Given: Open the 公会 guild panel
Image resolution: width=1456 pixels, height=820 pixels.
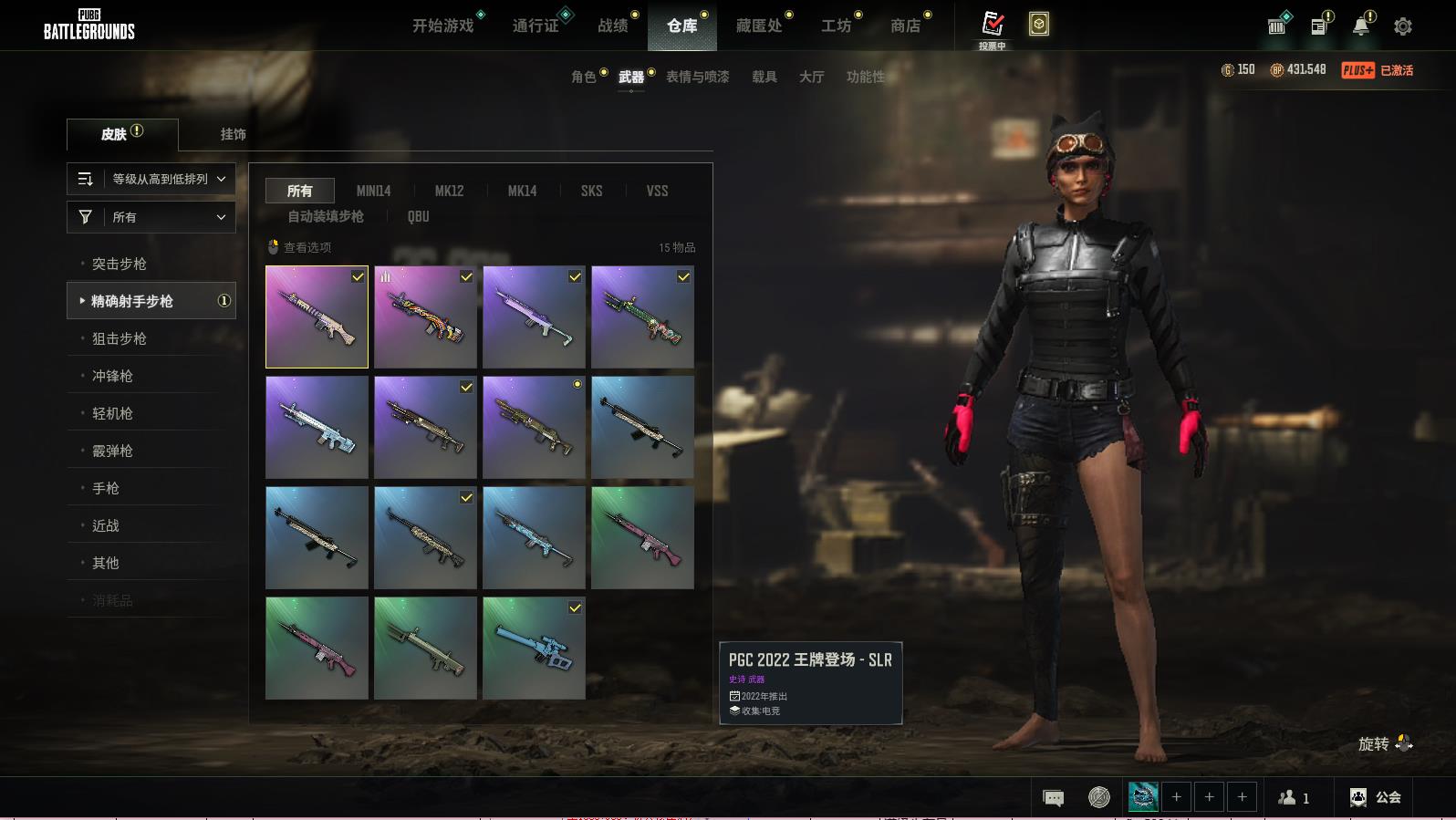Looking at the screenshot, I should pyautogui.click(x=1376, y=797).
